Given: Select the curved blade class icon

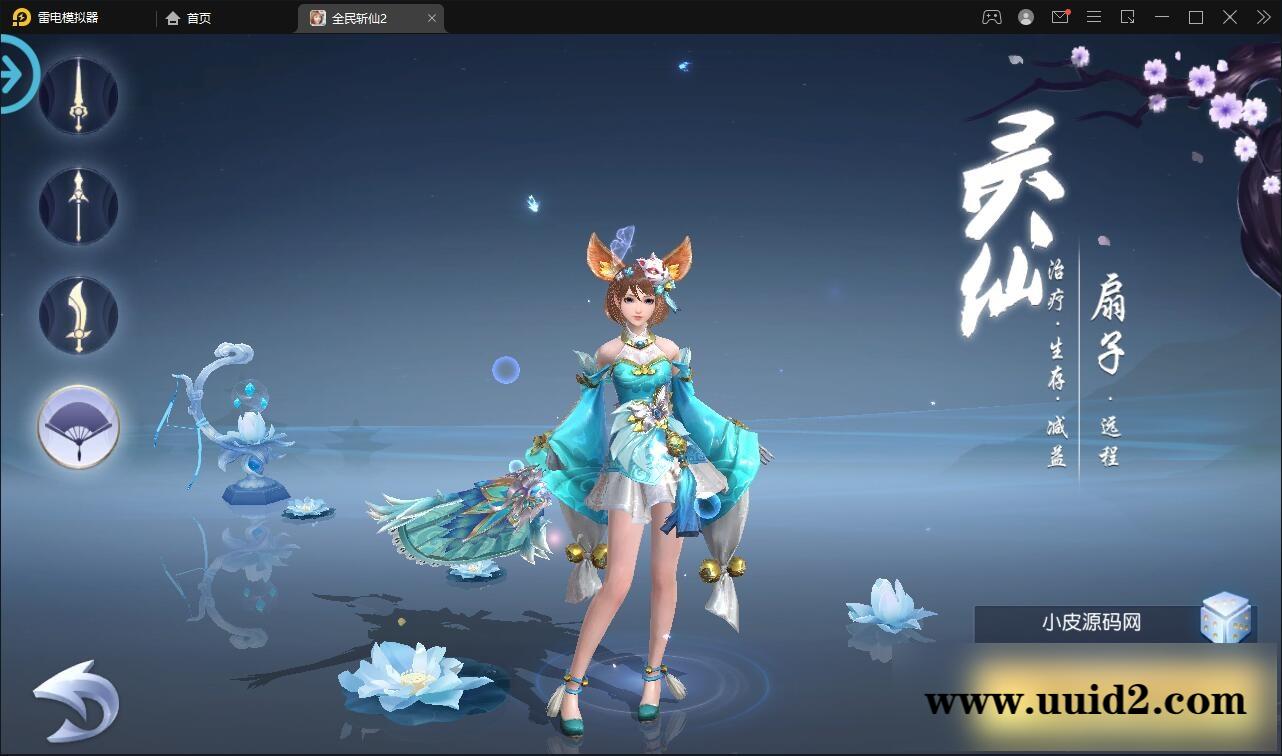Looking at the screenshot, I should pos(78,315).
